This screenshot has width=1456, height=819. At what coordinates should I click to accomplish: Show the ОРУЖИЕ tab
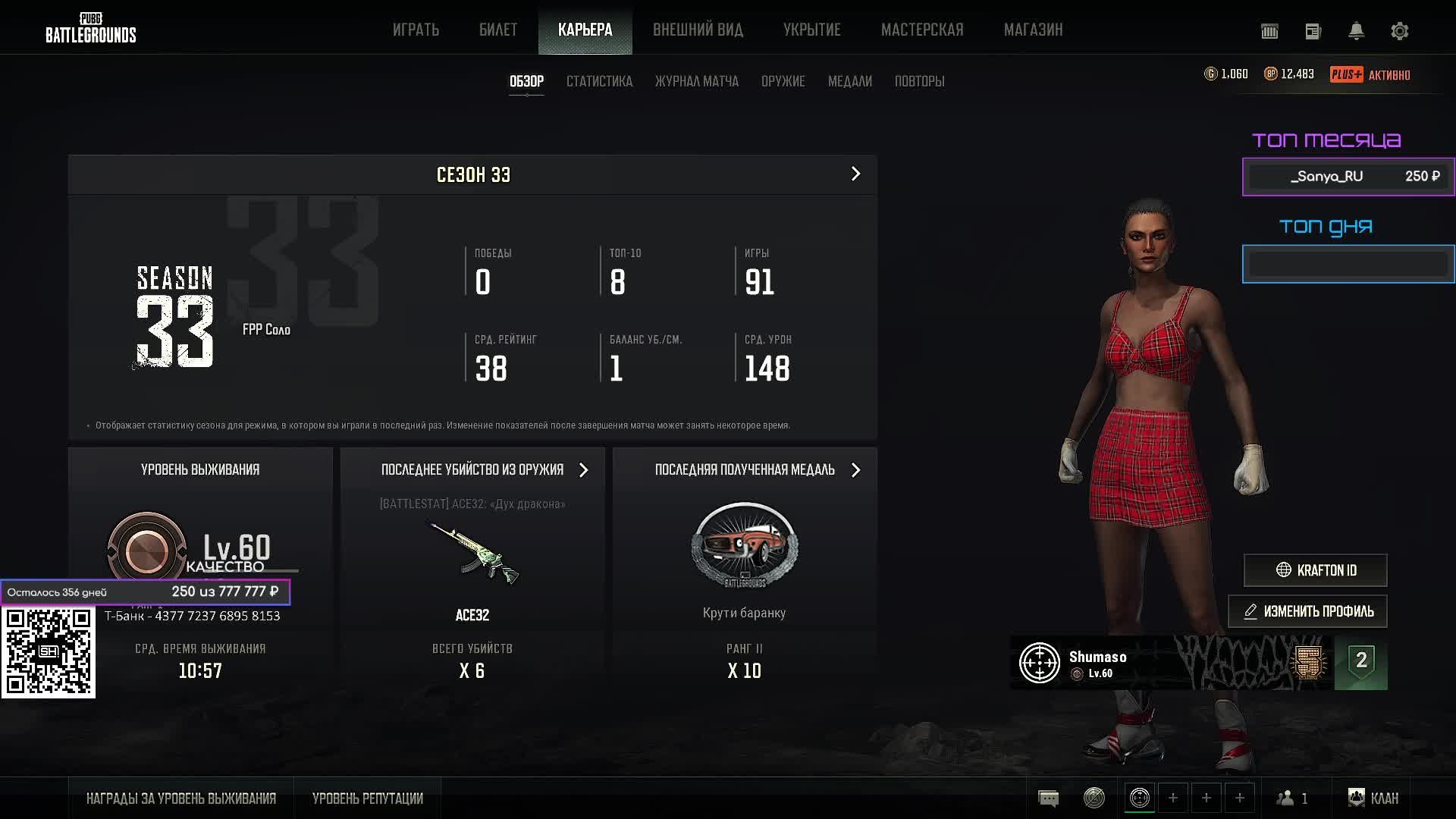point(783,81)
